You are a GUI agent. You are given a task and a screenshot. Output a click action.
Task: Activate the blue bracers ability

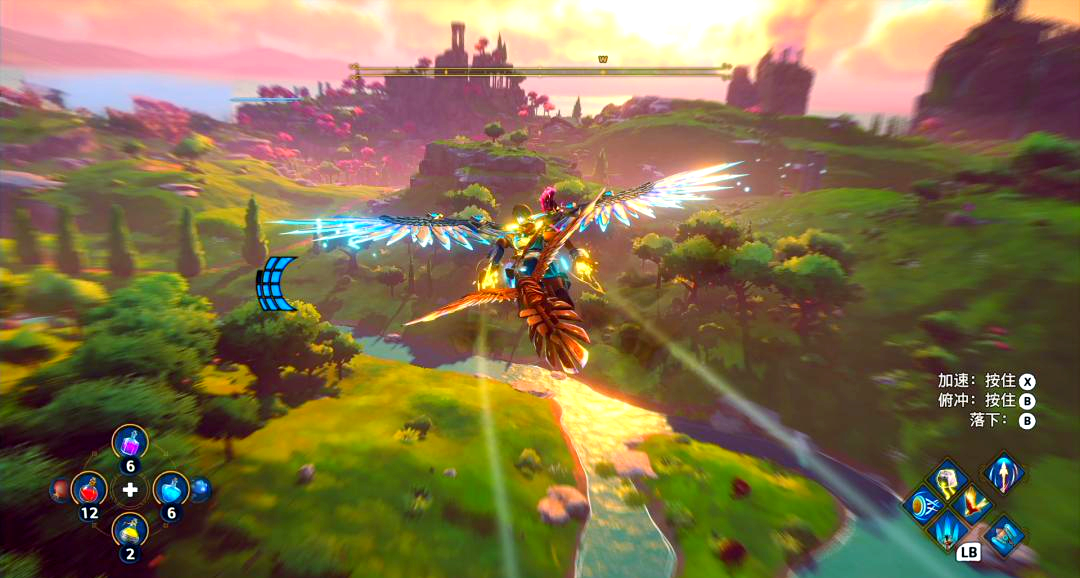(1002, 534)
